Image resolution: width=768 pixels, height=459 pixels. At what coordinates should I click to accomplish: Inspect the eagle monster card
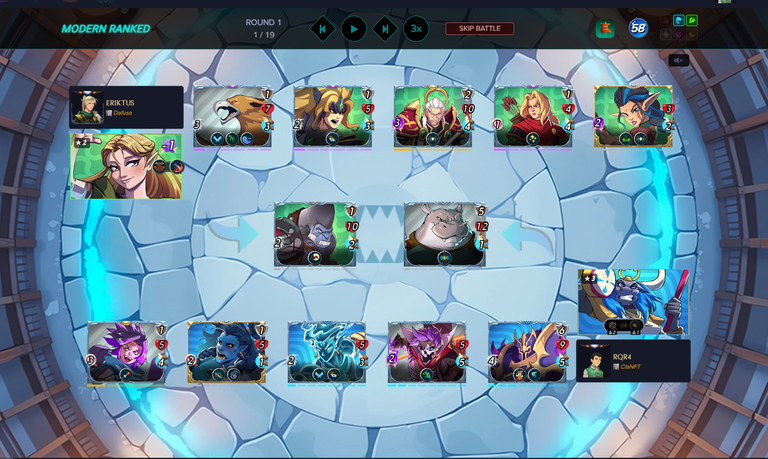click(x=233, y=117)
